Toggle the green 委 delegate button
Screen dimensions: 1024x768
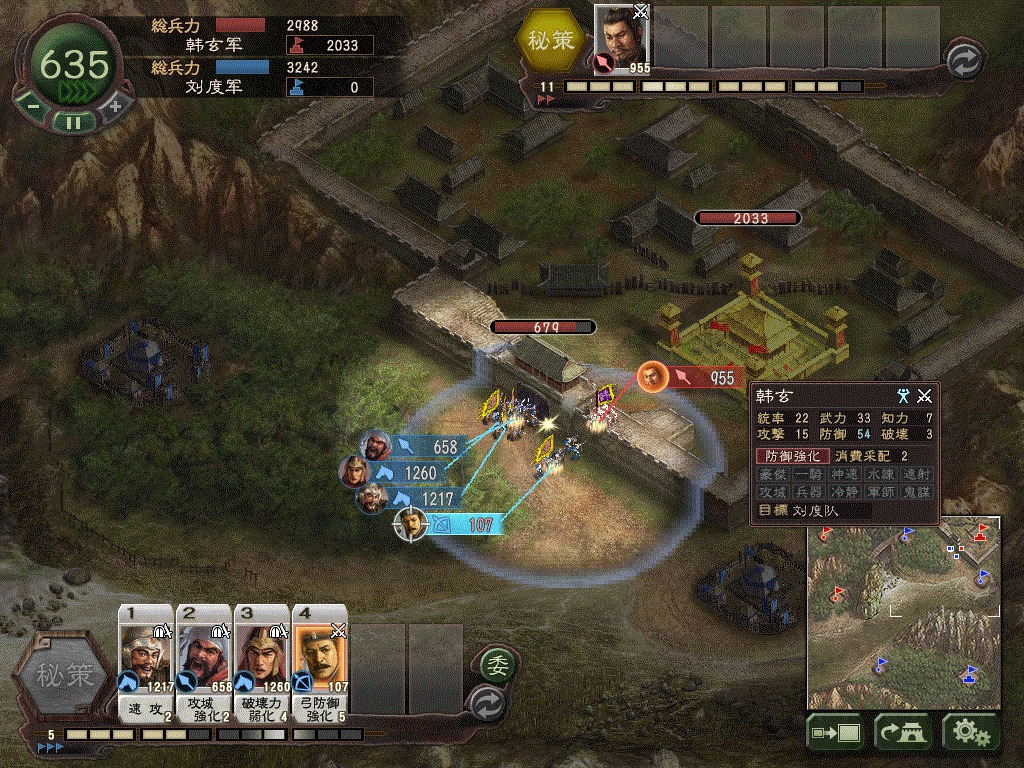pos(494,663)
